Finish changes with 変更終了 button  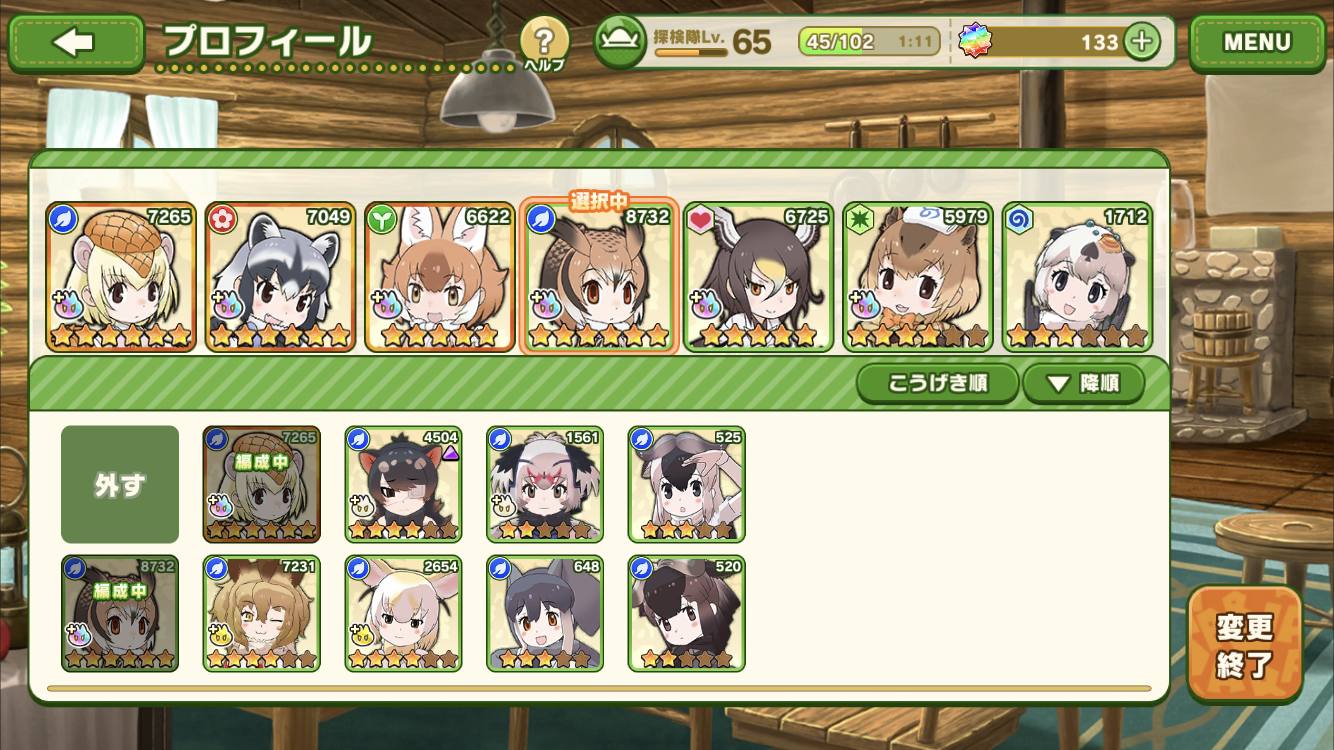[x=1245, y=644]
